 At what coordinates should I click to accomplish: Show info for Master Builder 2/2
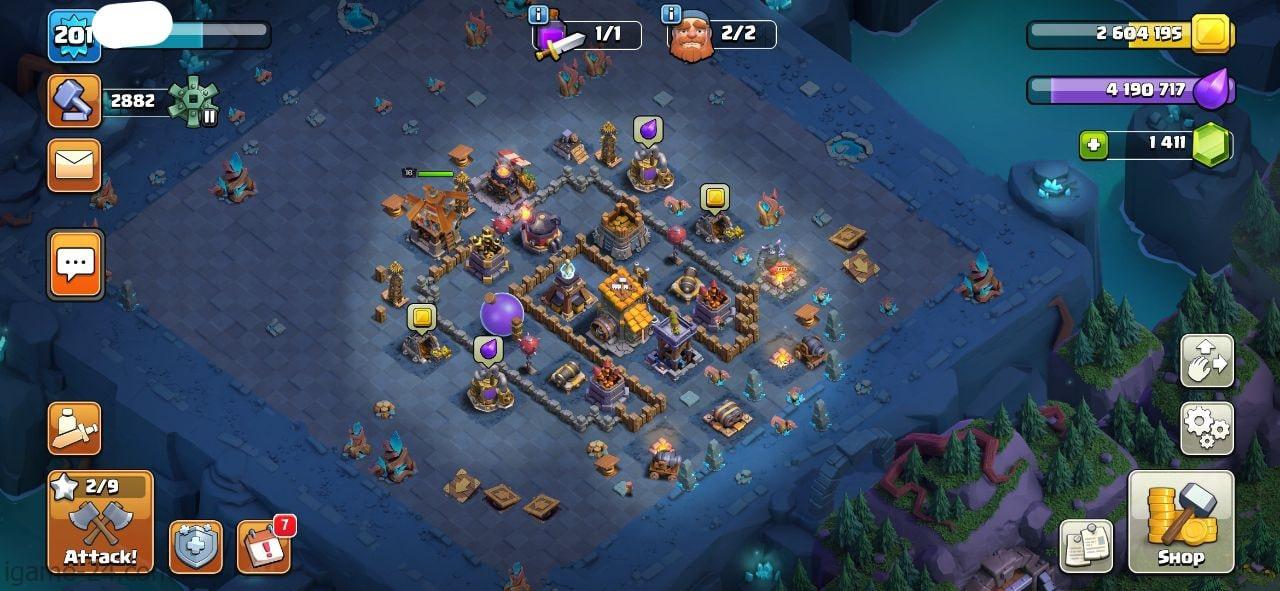tap(670, 14)
